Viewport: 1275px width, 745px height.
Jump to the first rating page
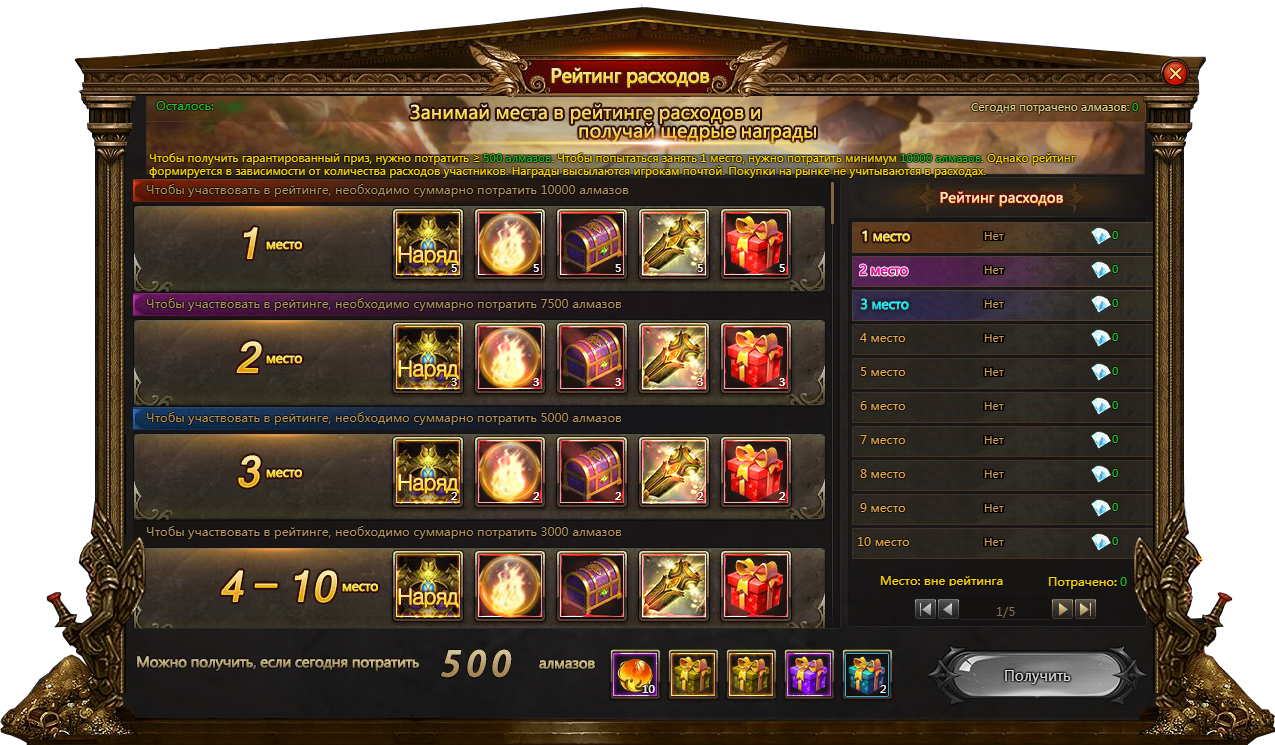click(x=926, y=609)
